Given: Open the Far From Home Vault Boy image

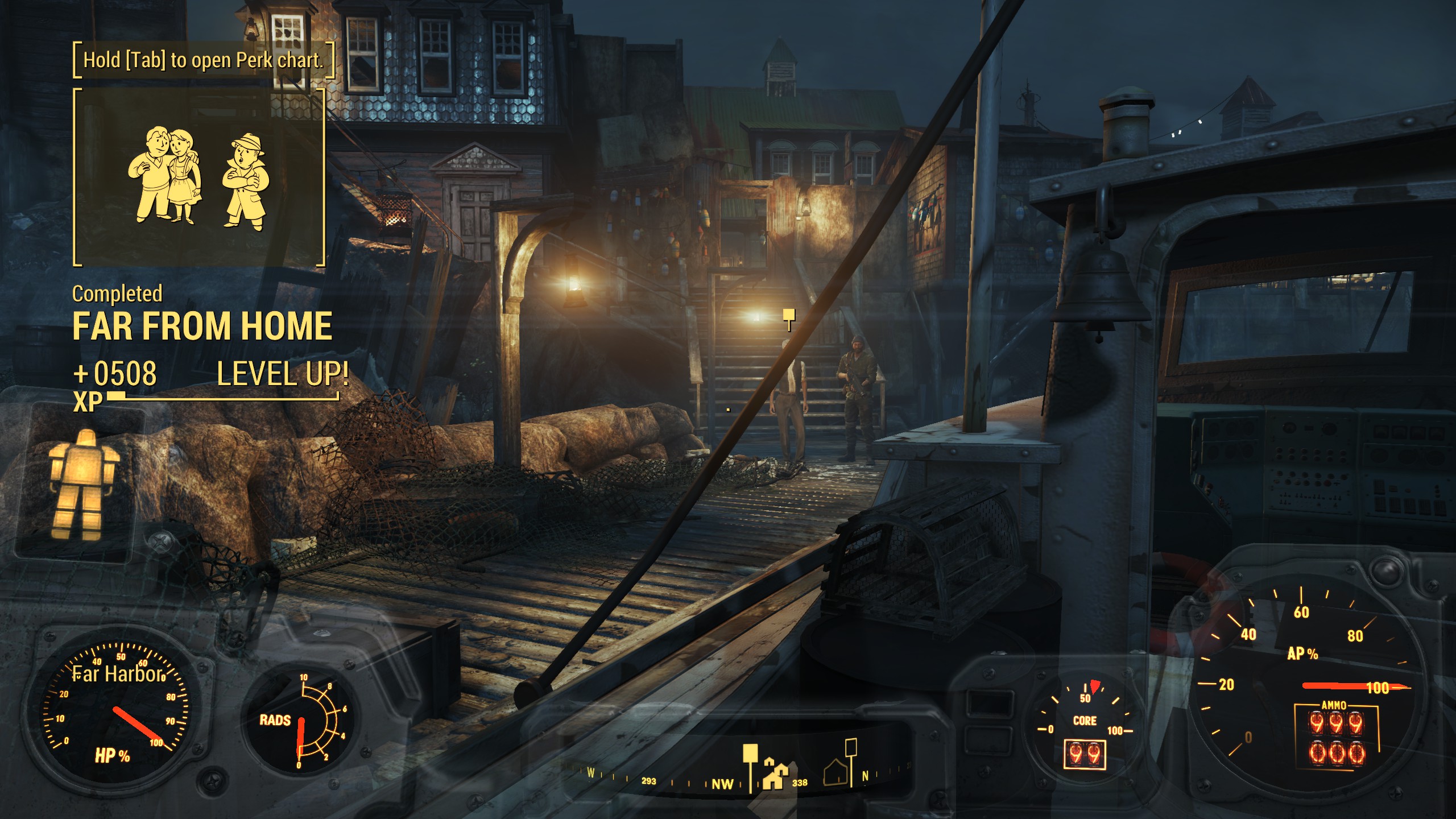Looking at the screenshot, I should click(199, 179).
